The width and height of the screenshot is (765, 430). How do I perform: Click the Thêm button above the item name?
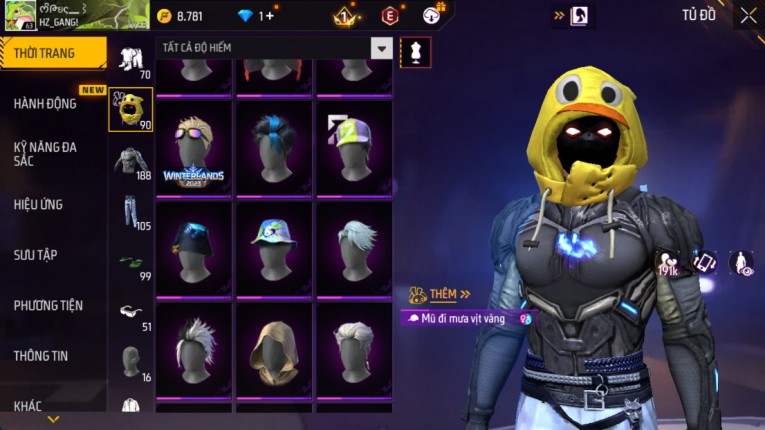click(x=442, y=294)
